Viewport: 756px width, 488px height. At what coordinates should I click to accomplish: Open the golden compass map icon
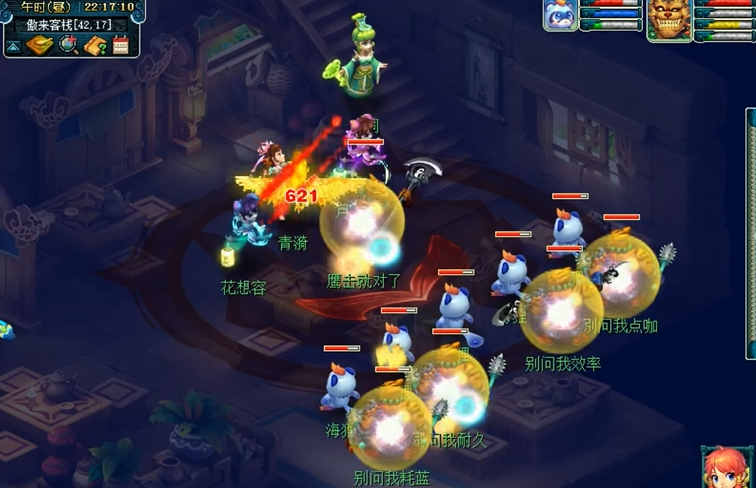coord(40,45)
